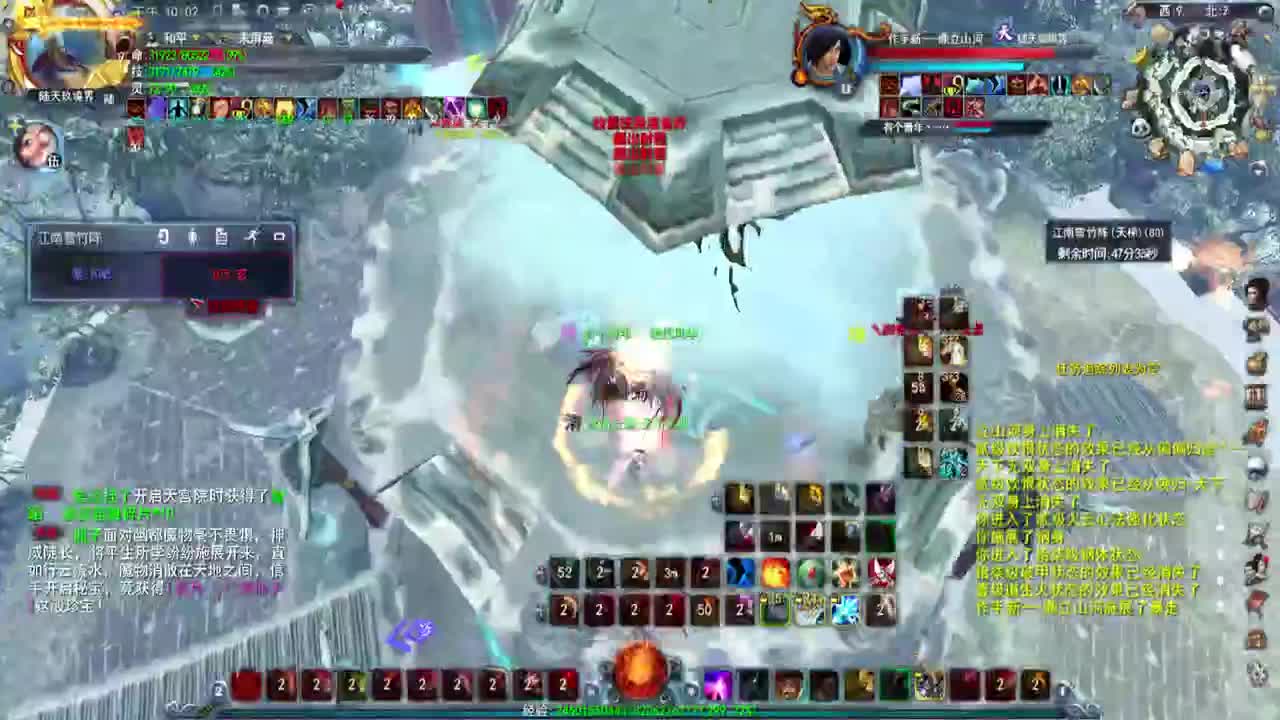This screenshot has height=720, width=1280.
Task: Toggle the loot icon on the party panel
Action: click(x=163, y=238)
